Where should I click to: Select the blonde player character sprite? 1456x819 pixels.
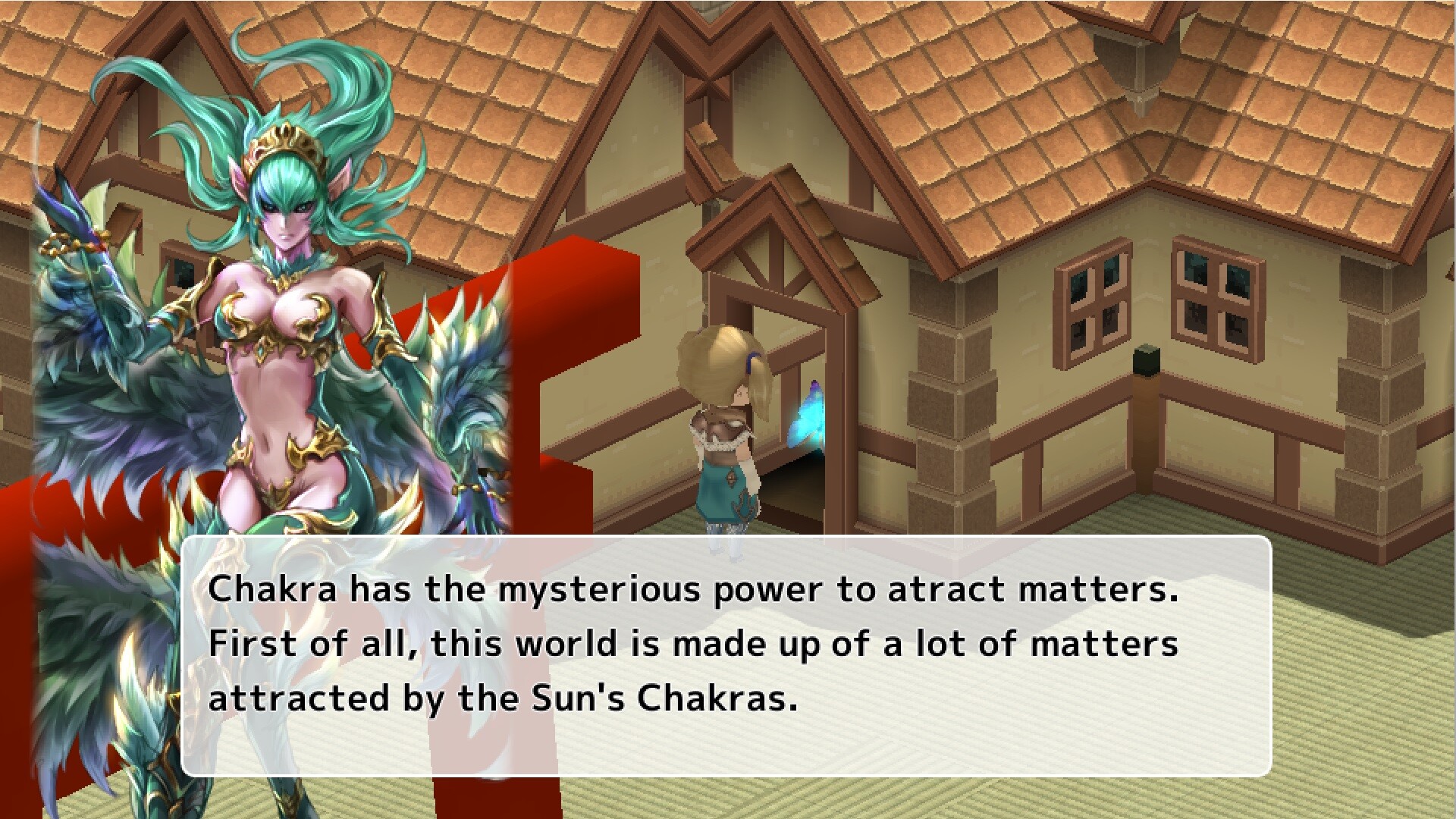pyautogui.click(x=724, y=425)
